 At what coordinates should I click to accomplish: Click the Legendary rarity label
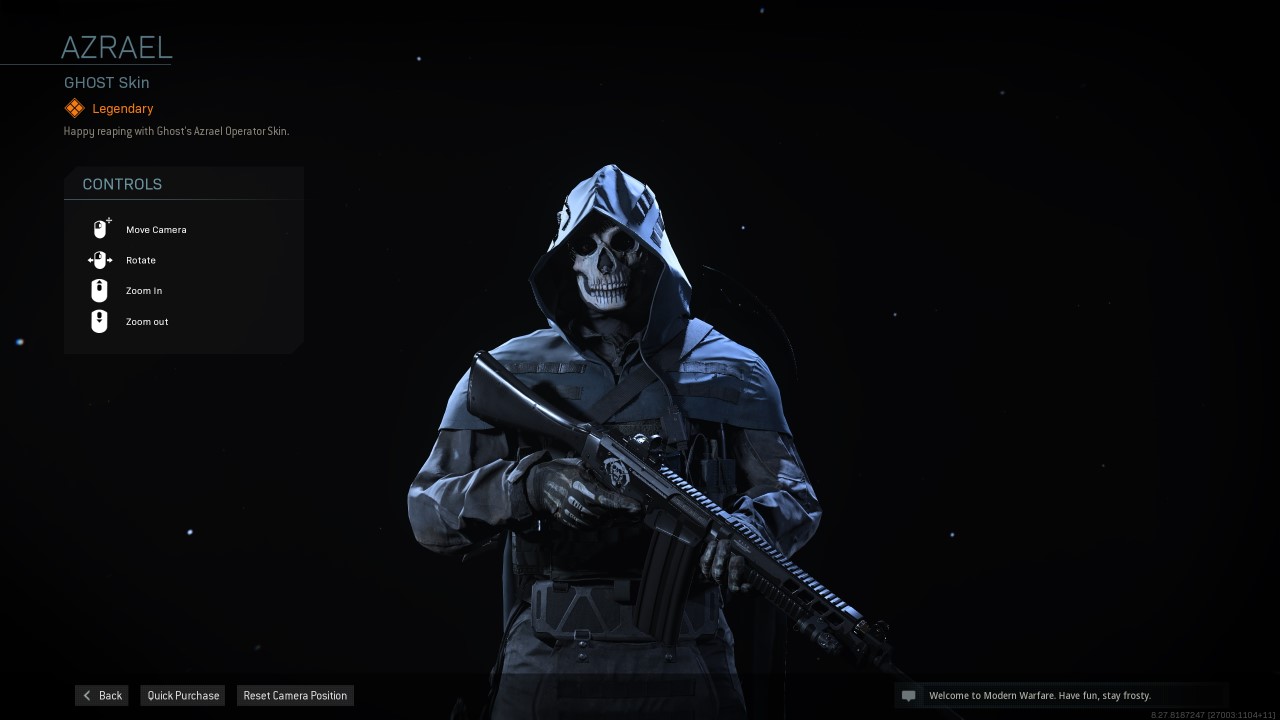click(122, 108)
